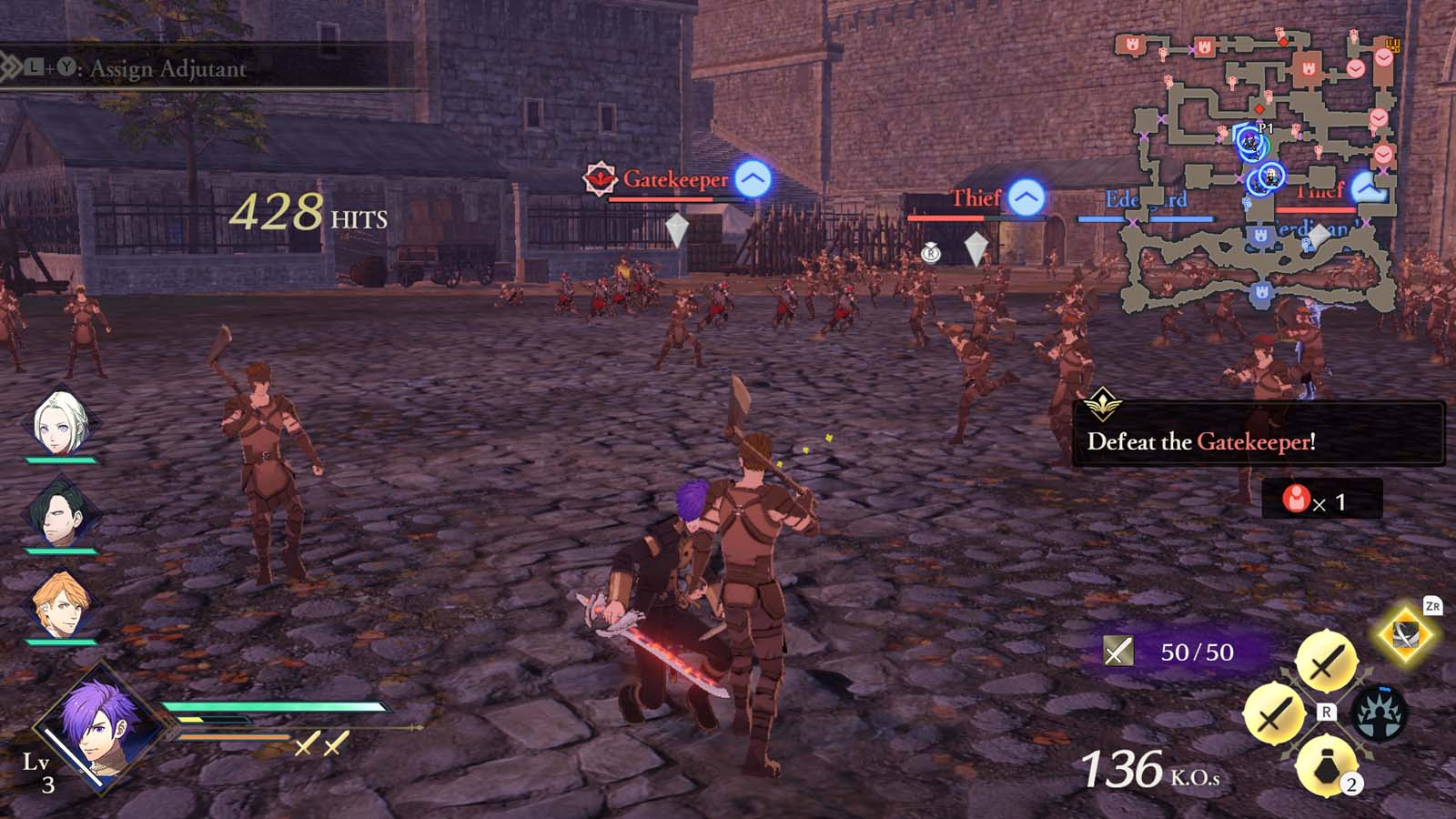Image resolution: width=1456 pixels, height=819 pixels.
Task: Use the vulnerary item shortcut icon
Action: coord(1325,766)
